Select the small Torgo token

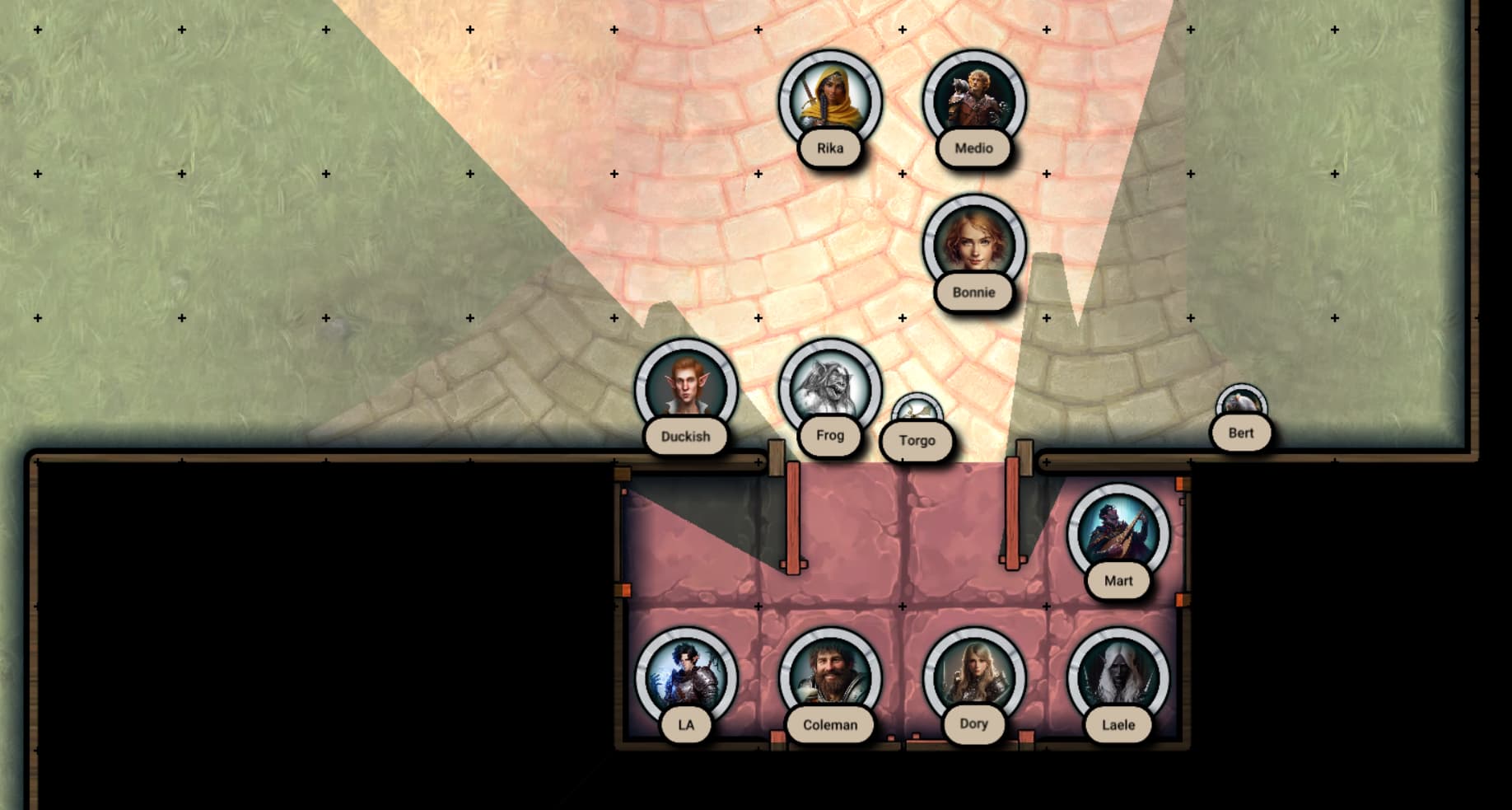pyautogui.click(x=917, y=414)
